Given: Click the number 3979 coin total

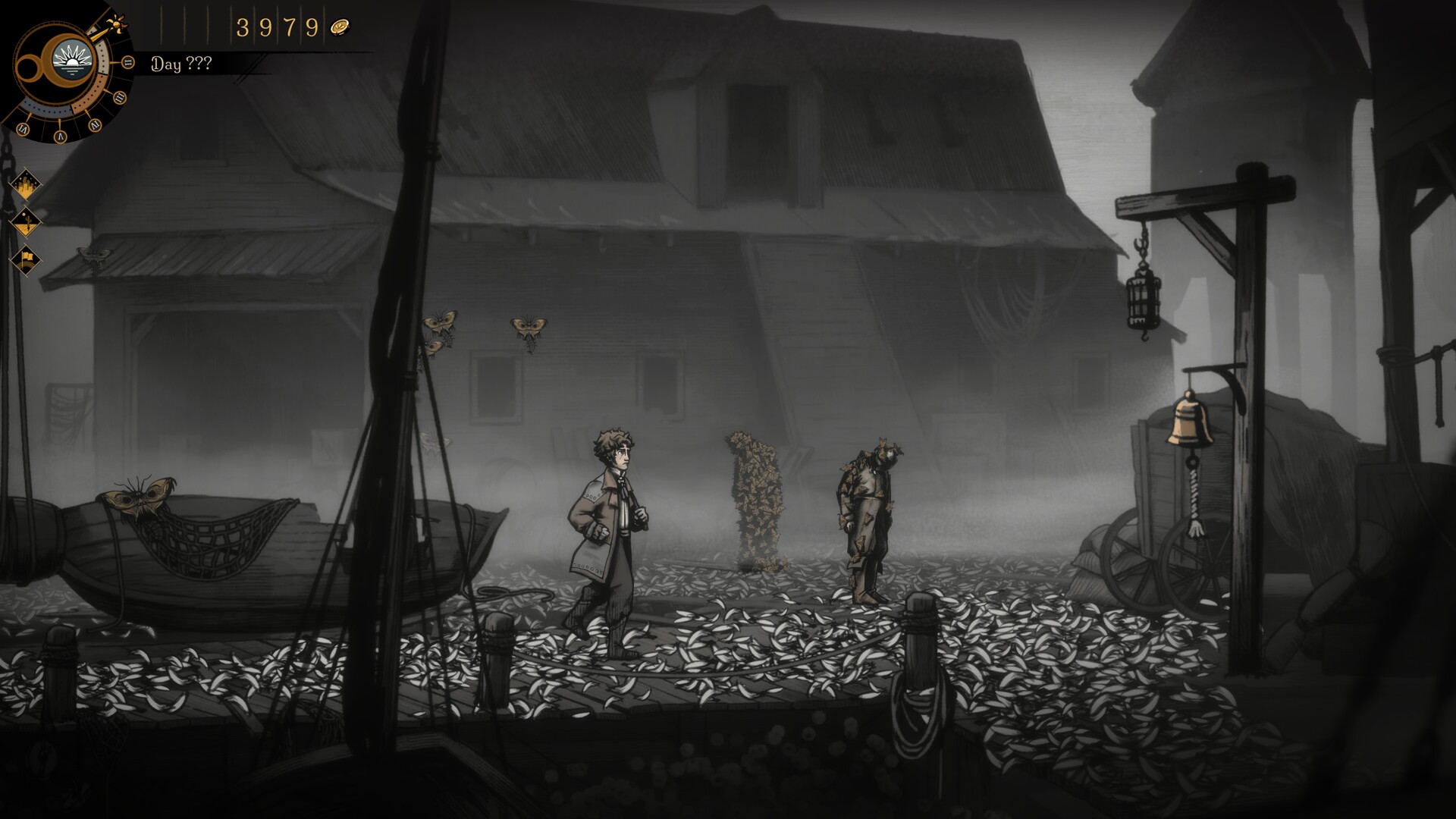Looking at the screenshot, I should pyautogui.click(x=278, y=27).
